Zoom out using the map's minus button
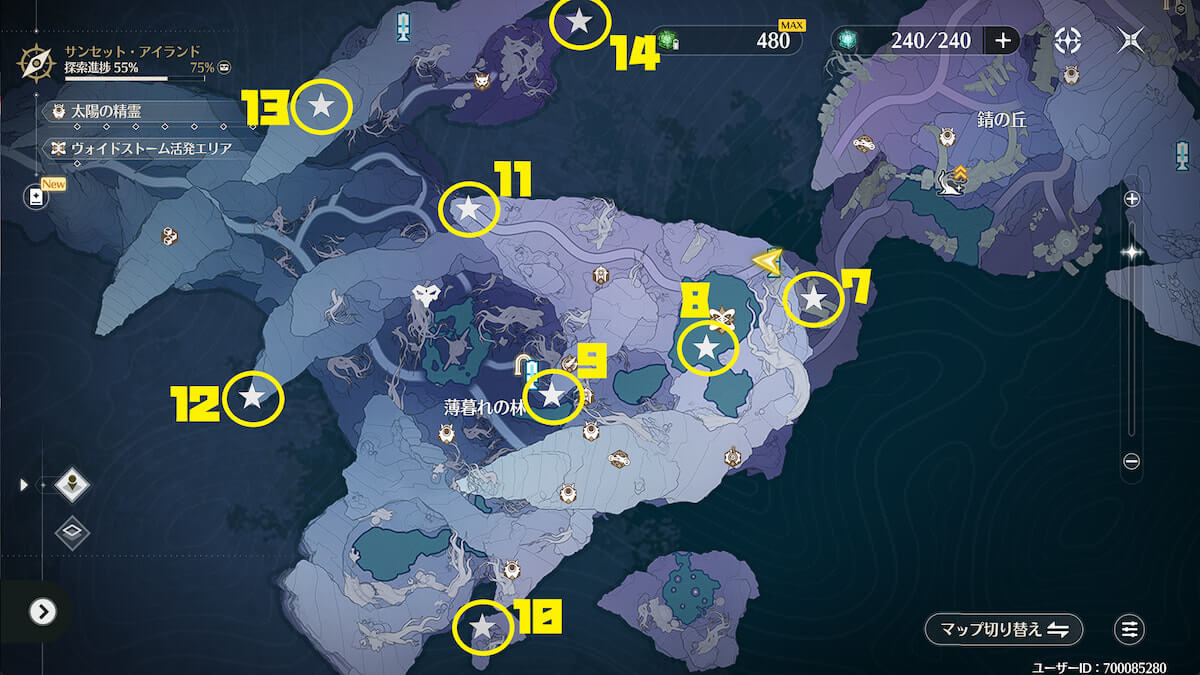This screenshot has height=675, width=1200. click(x=1132, y=461)
